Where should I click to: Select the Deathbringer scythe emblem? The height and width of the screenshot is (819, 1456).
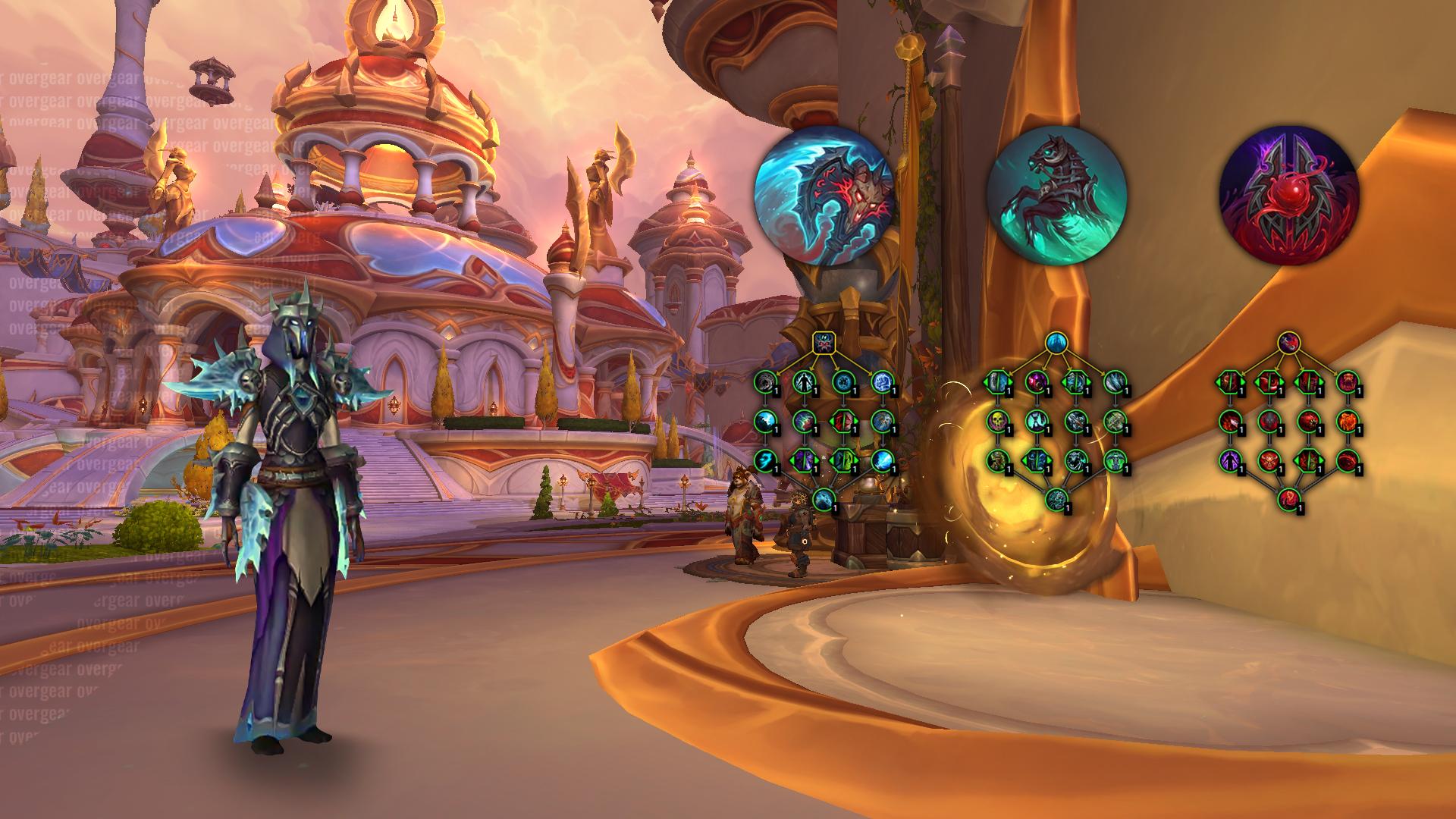click(x=824, y=196)
